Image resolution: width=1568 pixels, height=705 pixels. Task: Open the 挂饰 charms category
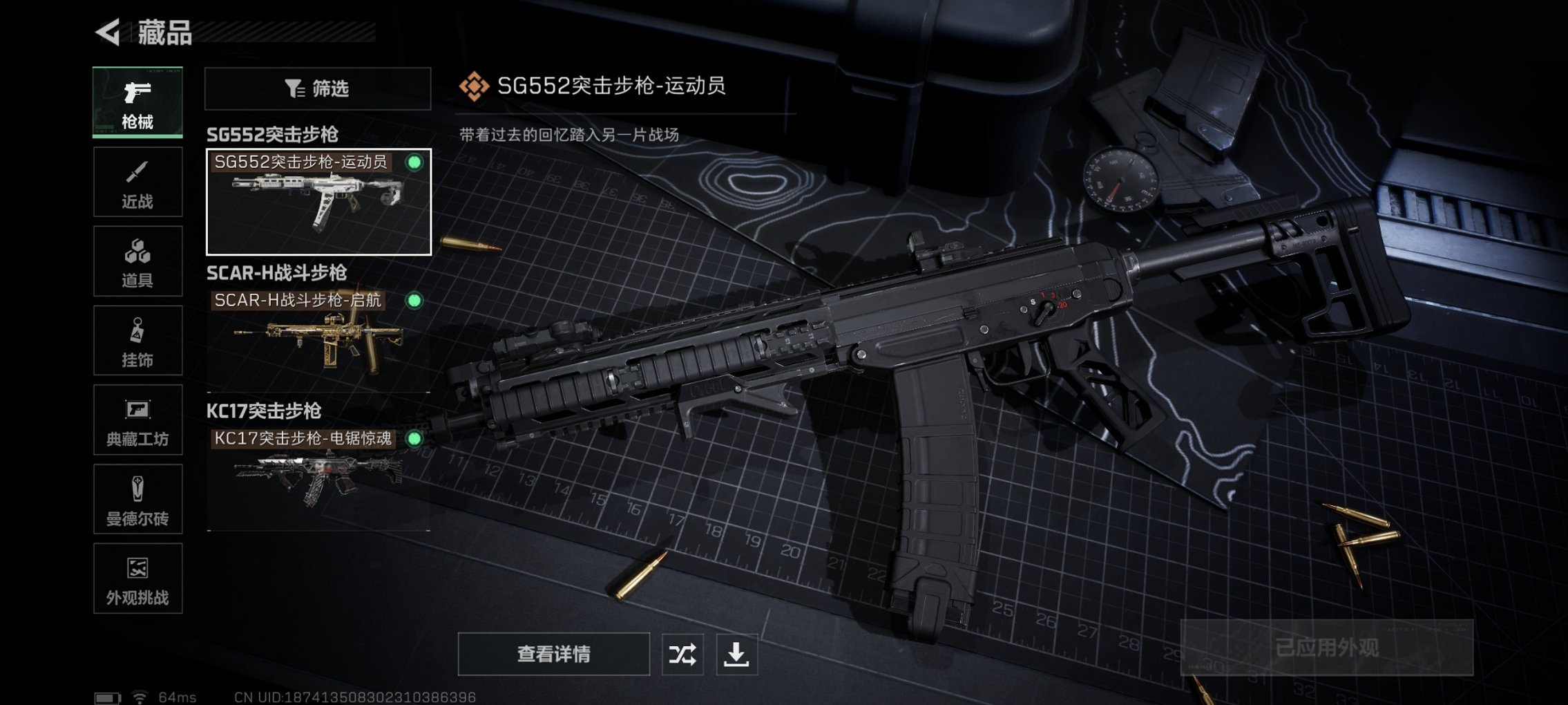pos(137,340)
